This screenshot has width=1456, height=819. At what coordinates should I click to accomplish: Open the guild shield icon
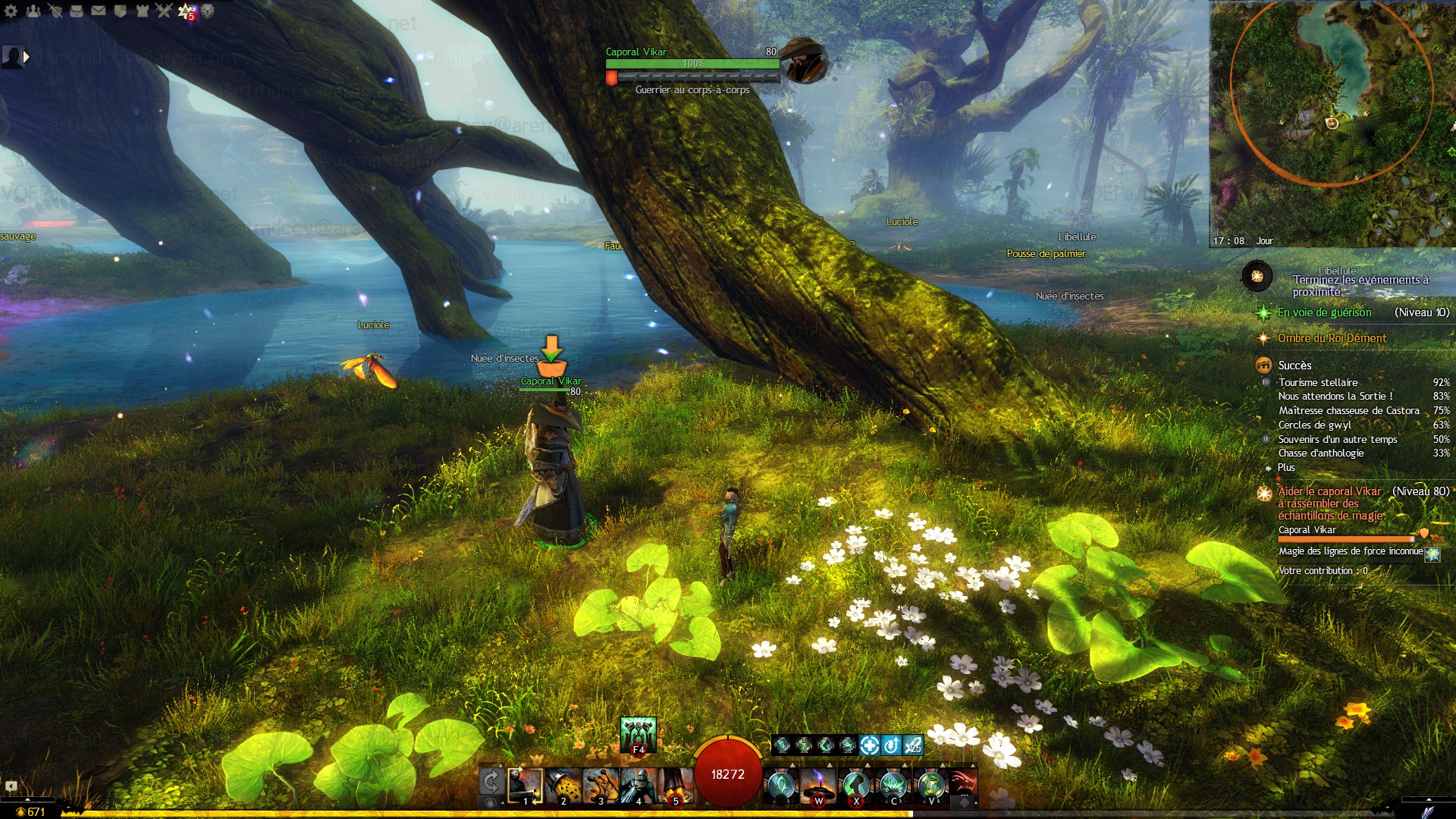(x=121, y=11)
